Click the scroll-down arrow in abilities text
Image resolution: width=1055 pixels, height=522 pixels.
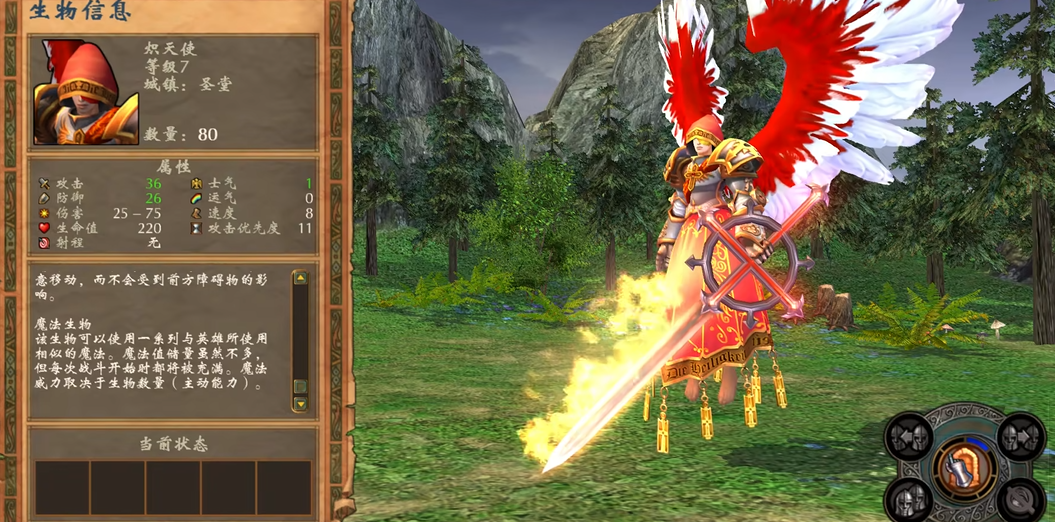300,404
